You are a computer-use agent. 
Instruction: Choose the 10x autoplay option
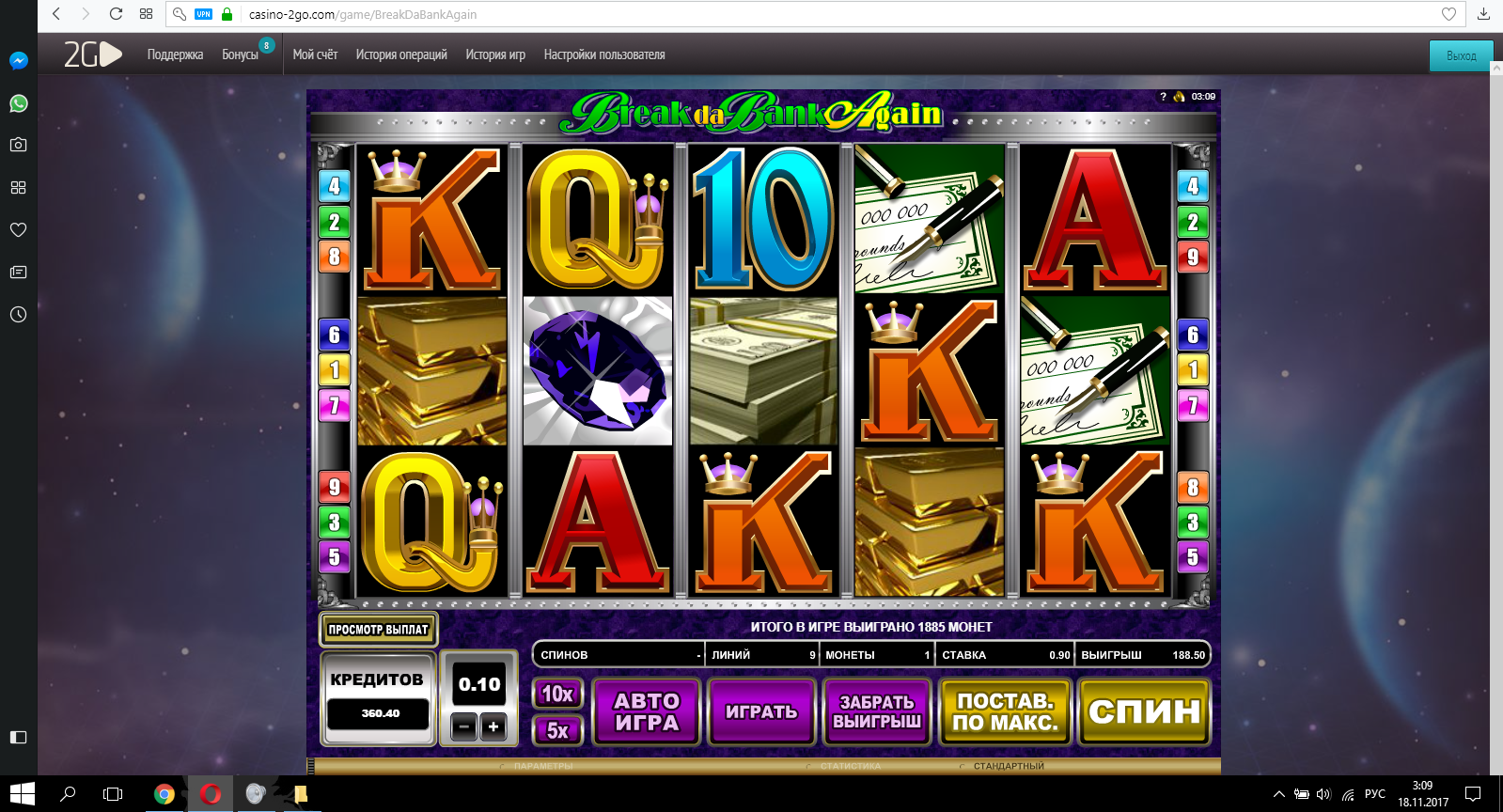tap(557, 694)
